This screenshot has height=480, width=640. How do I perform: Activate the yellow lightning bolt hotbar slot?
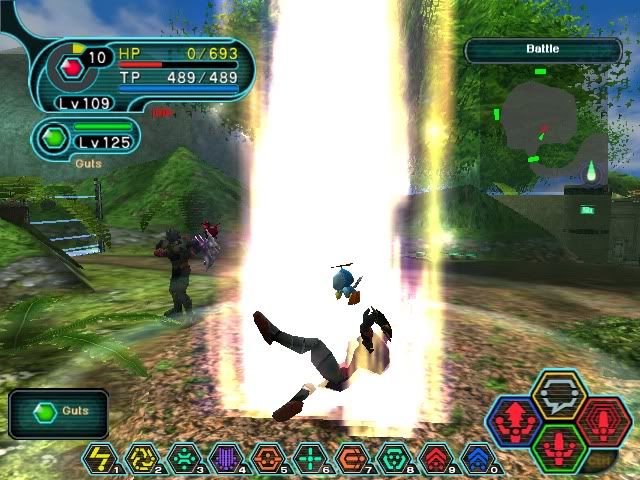(100, 458)
